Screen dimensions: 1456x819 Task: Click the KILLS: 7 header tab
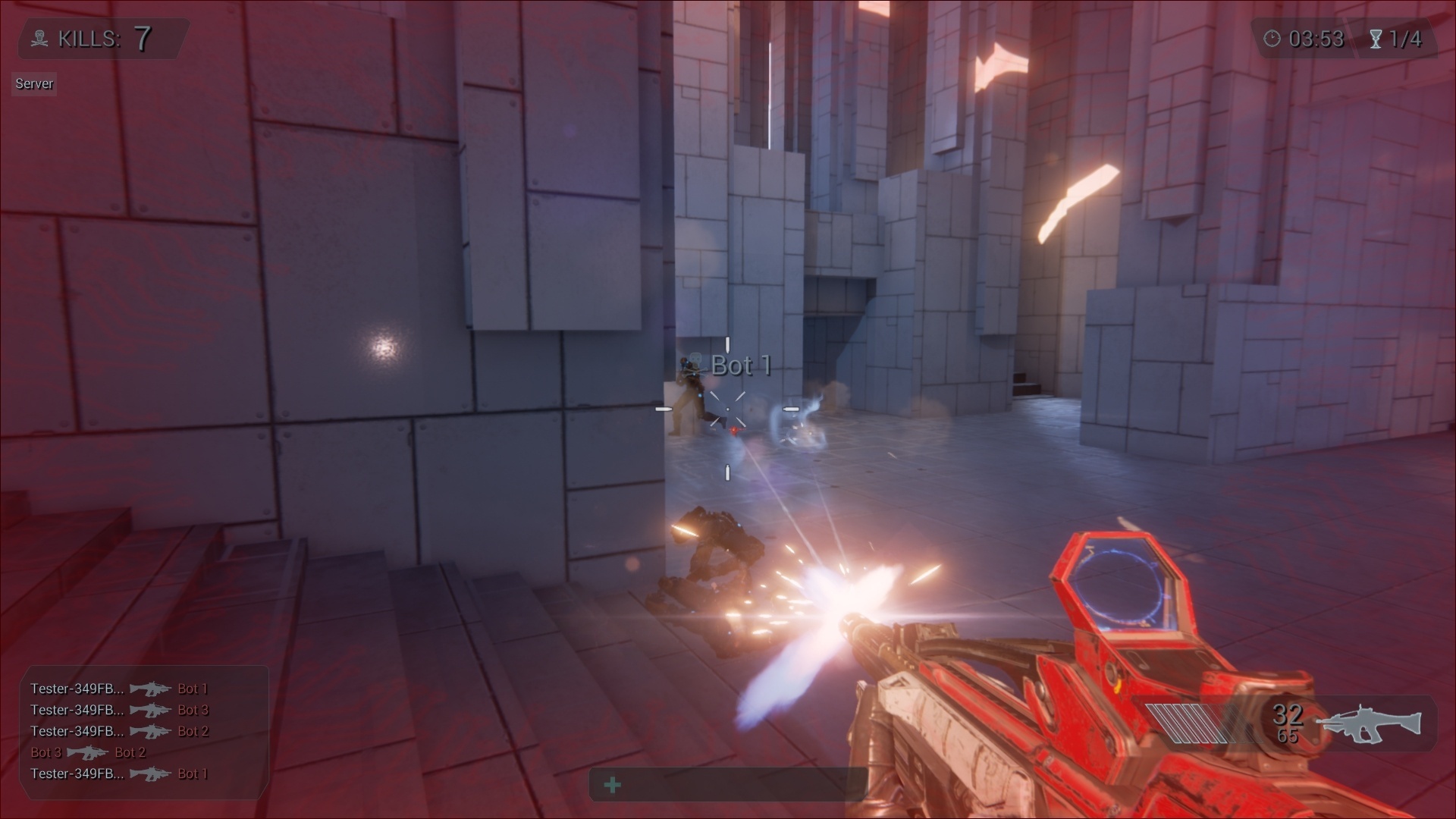coord(99,38)
